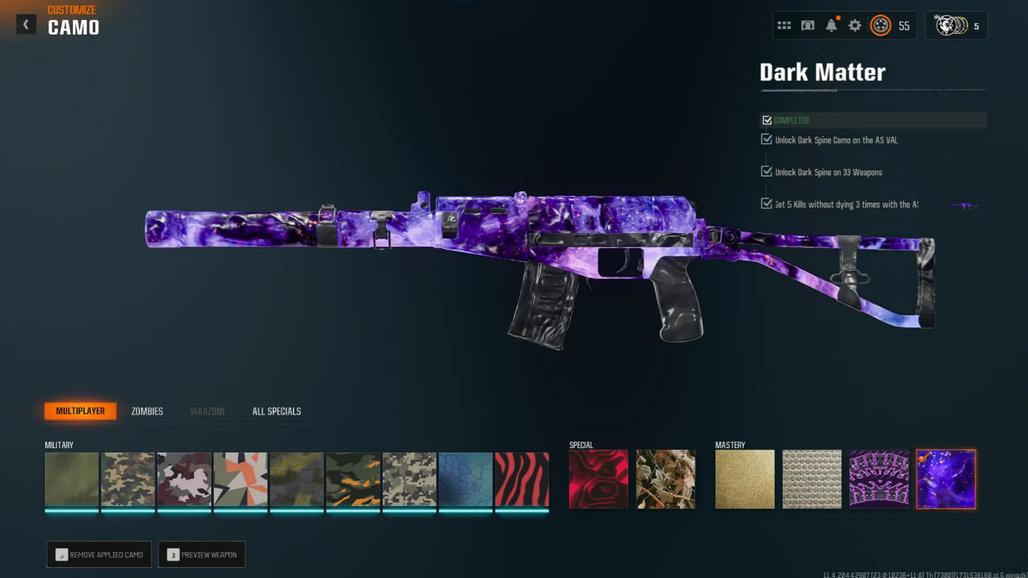Open the Zombies camo tab

(147, 411)
